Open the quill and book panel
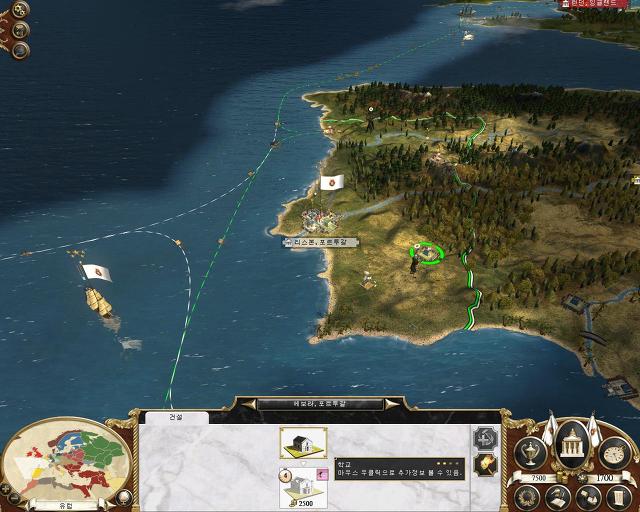The height and width of the screenshot is (512, 640). [x=558, y=496]
